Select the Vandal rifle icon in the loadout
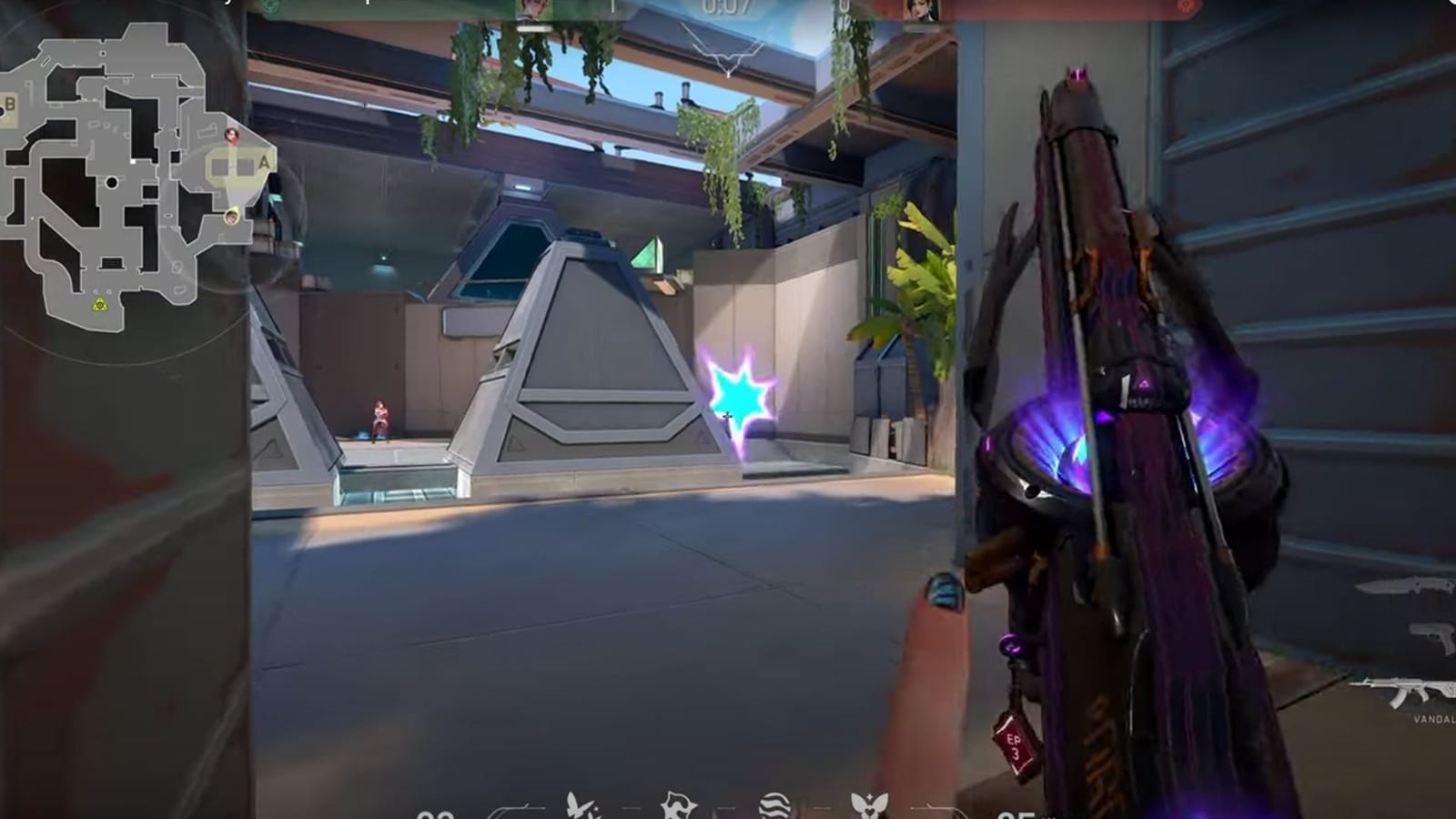 [x=1408, y=689]
